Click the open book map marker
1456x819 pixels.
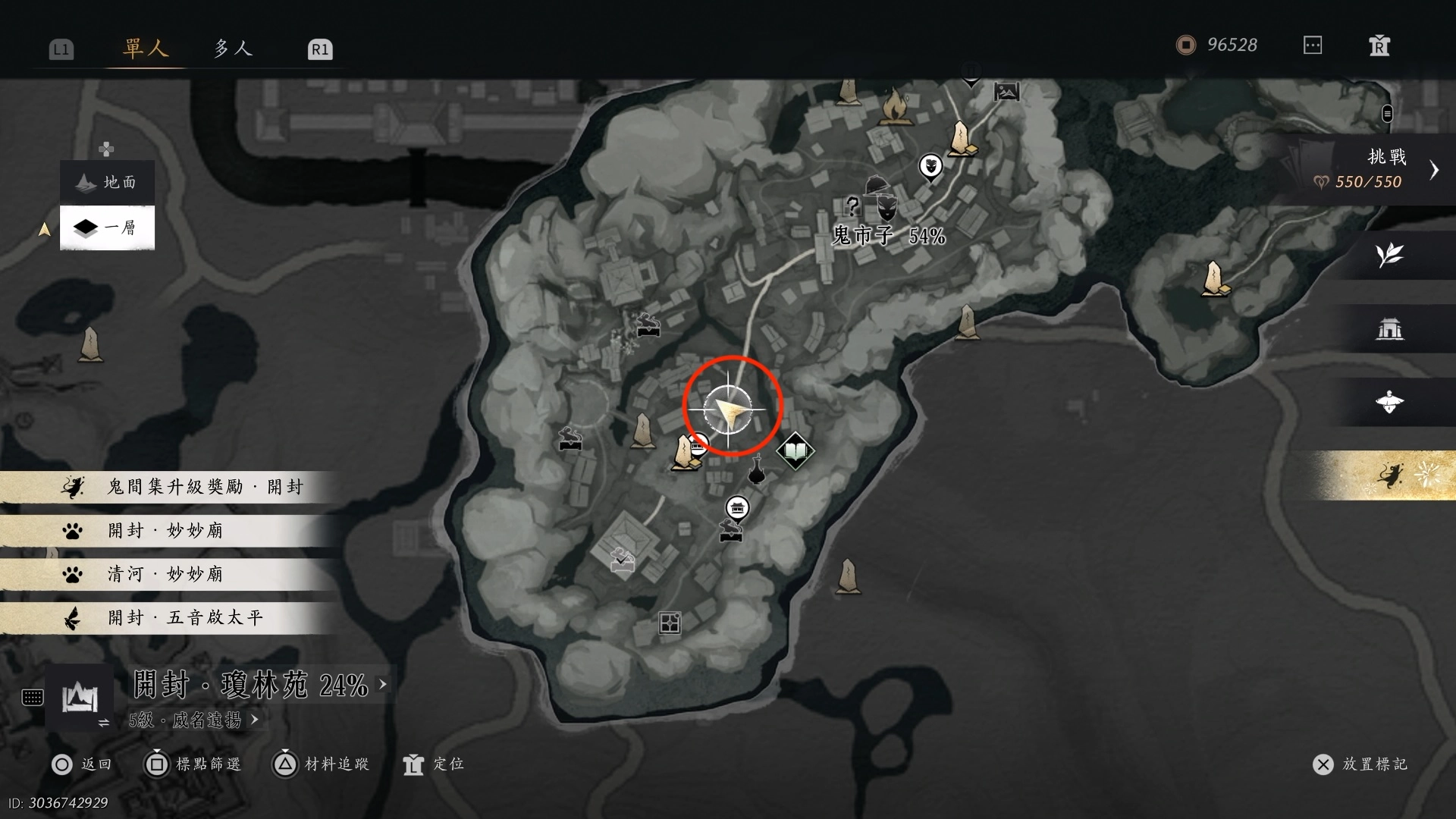click(795, 452)
